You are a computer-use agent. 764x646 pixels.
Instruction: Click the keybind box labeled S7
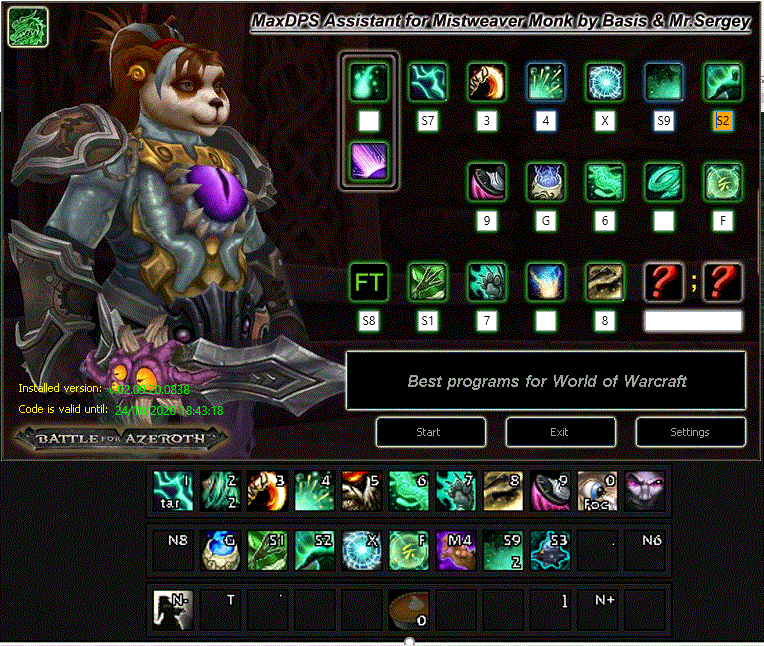coord(428,122)
